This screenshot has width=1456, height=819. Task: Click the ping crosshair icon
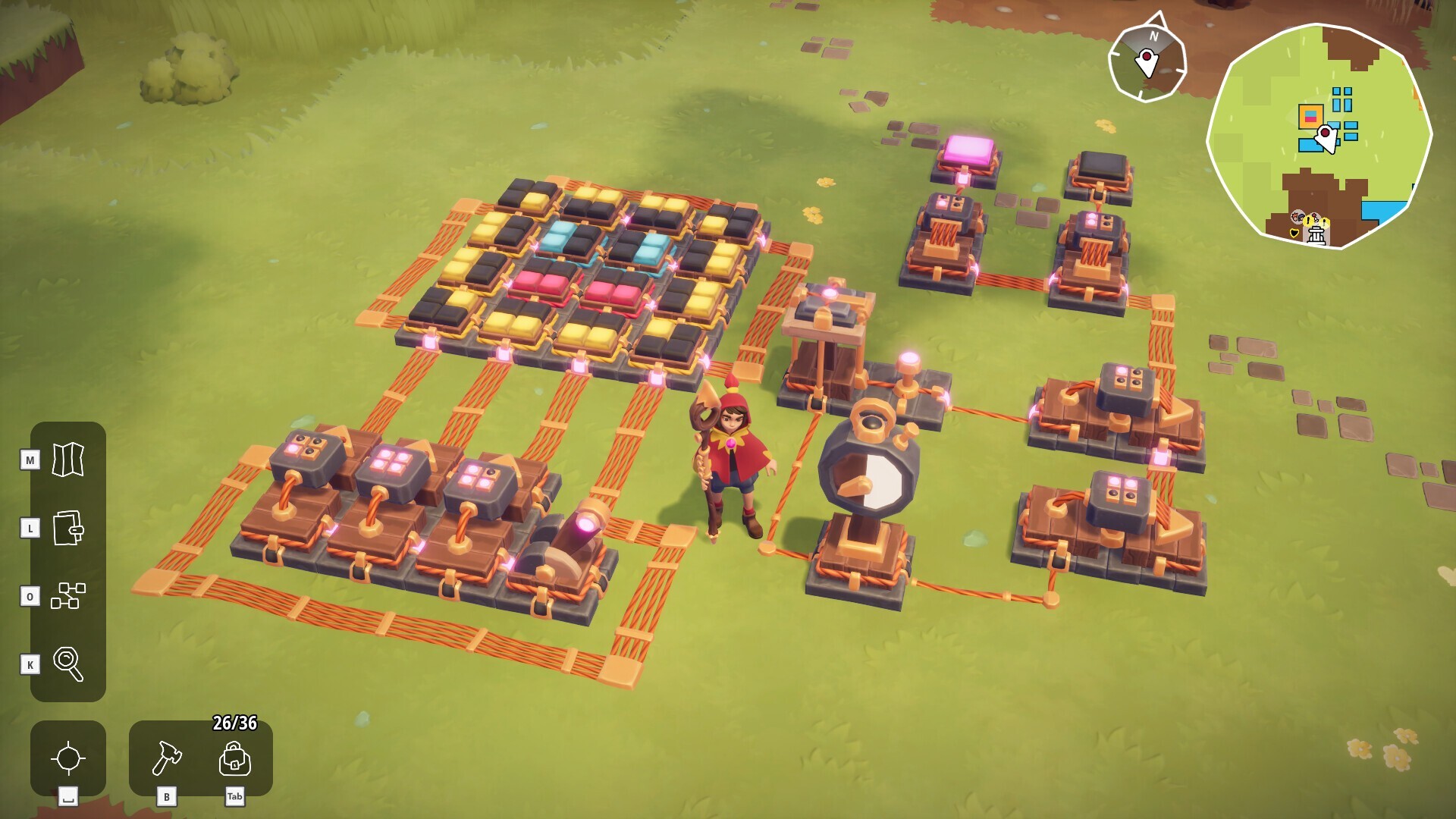[x=67, y=758]
